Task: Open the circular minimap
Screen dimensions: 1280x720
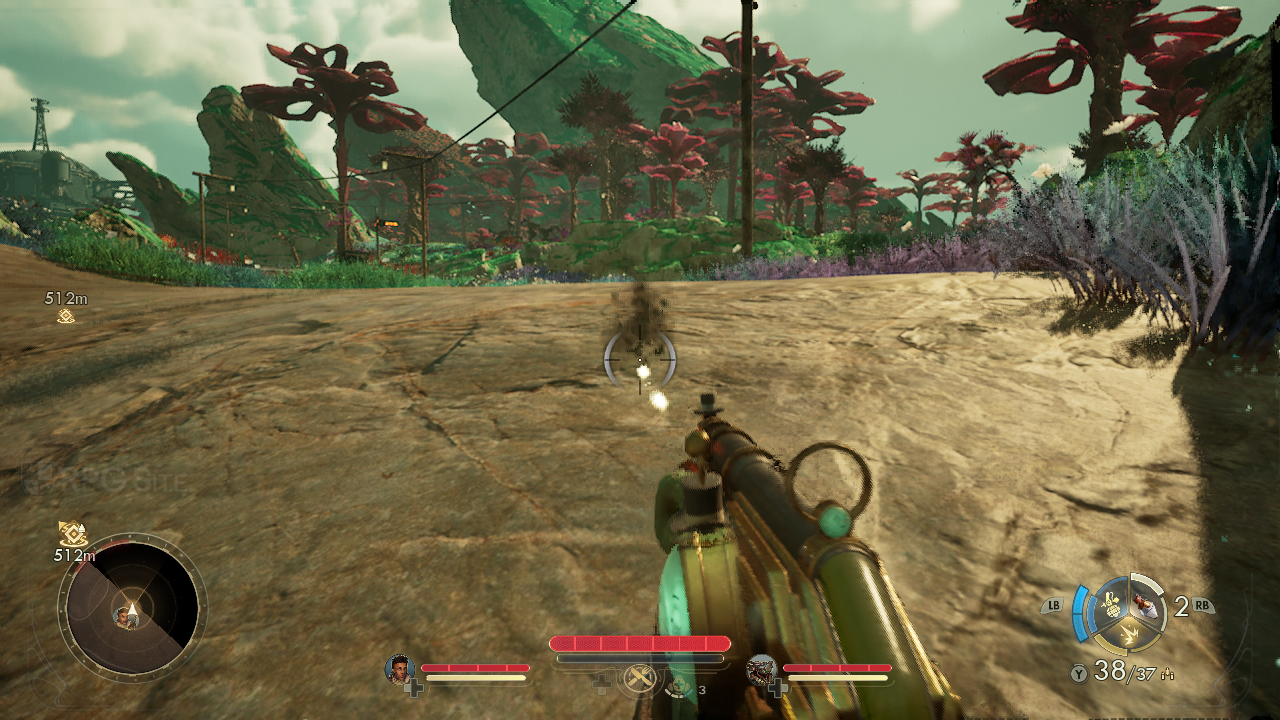Action: [132, 608]
